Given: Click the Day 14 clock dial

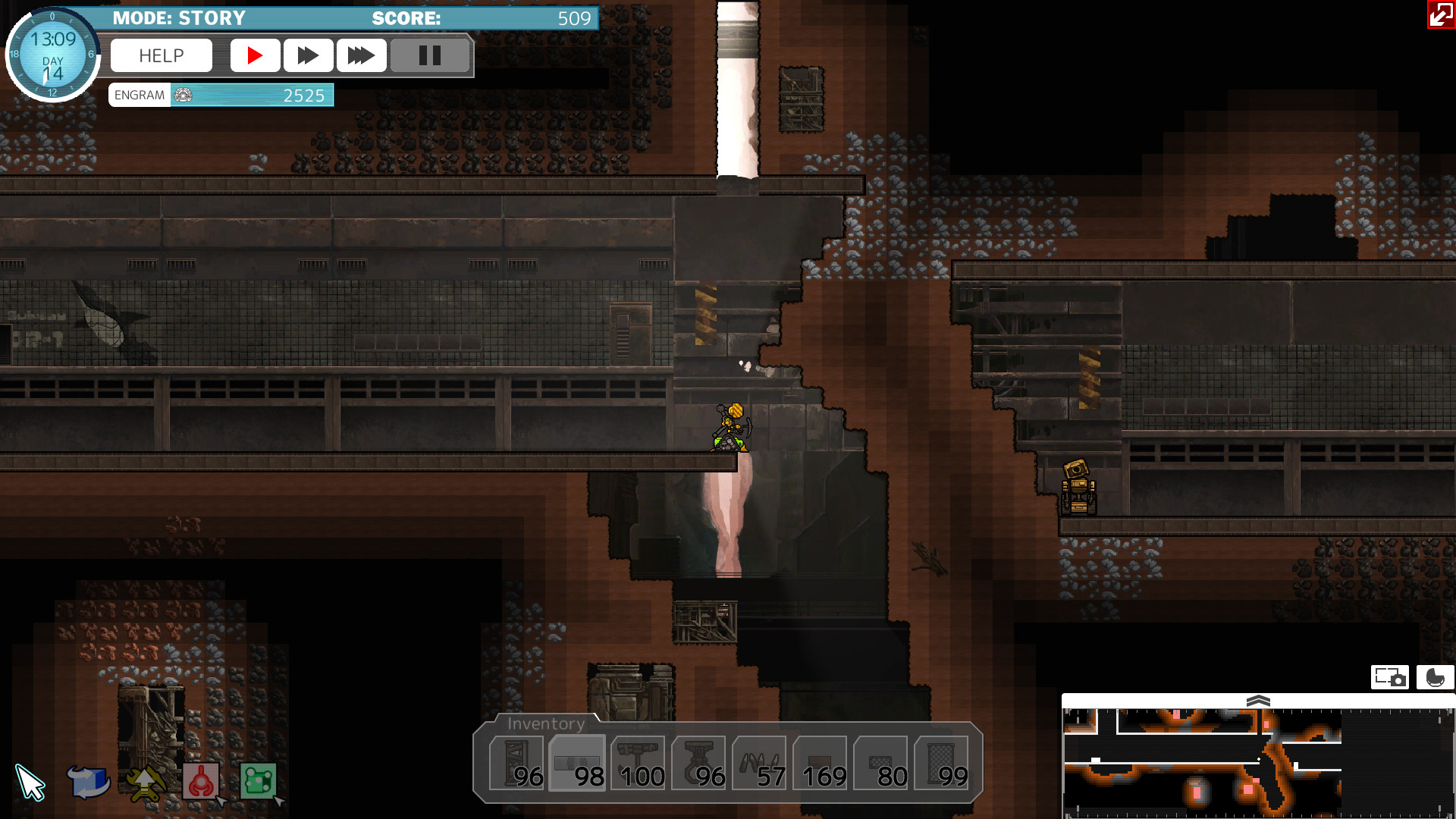Looking at the screenshot, I should 52,55.
